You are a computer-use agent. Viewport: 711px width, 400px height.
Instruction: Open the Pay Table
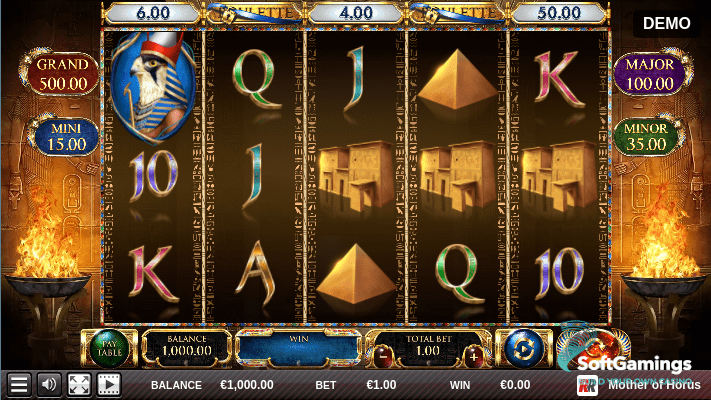click(108, 348)
